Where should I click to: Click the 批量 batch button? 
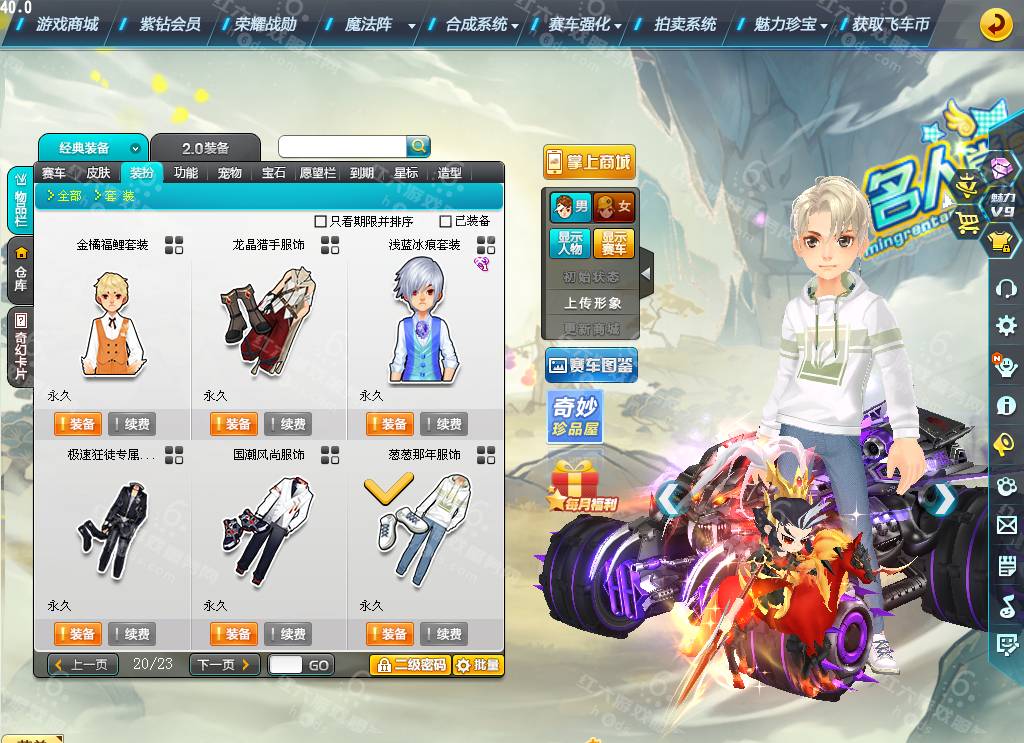(478, 665)
